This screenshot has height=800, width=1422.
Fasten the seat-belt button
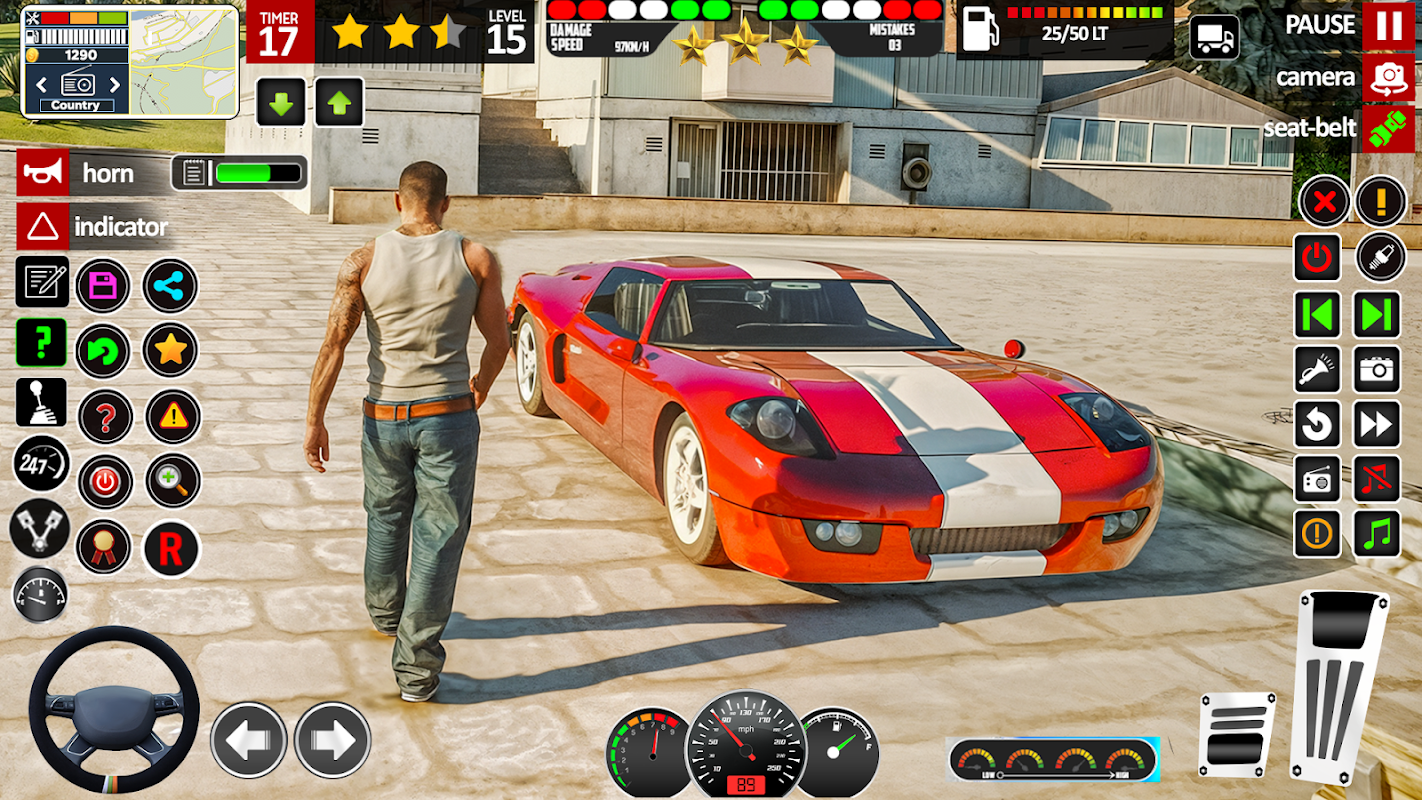click(x=1388, y=129)
